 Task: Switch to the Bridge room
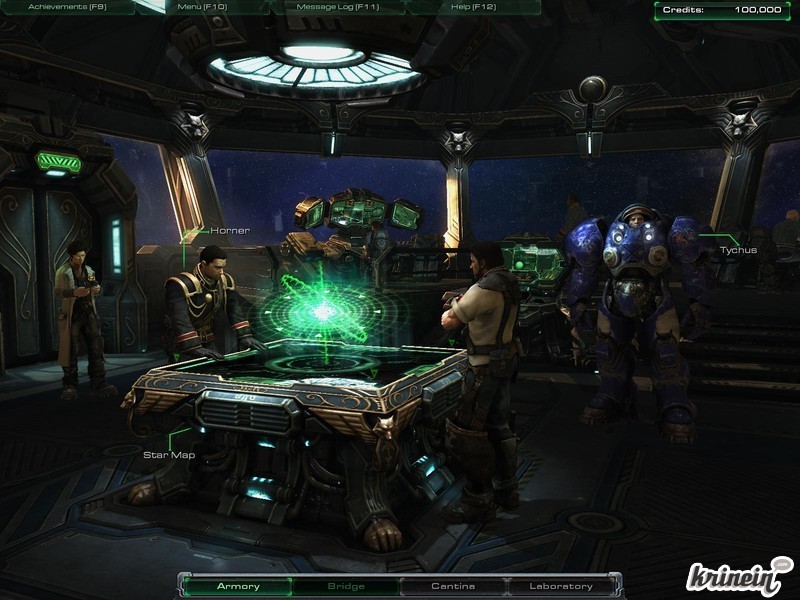[346, 586]
